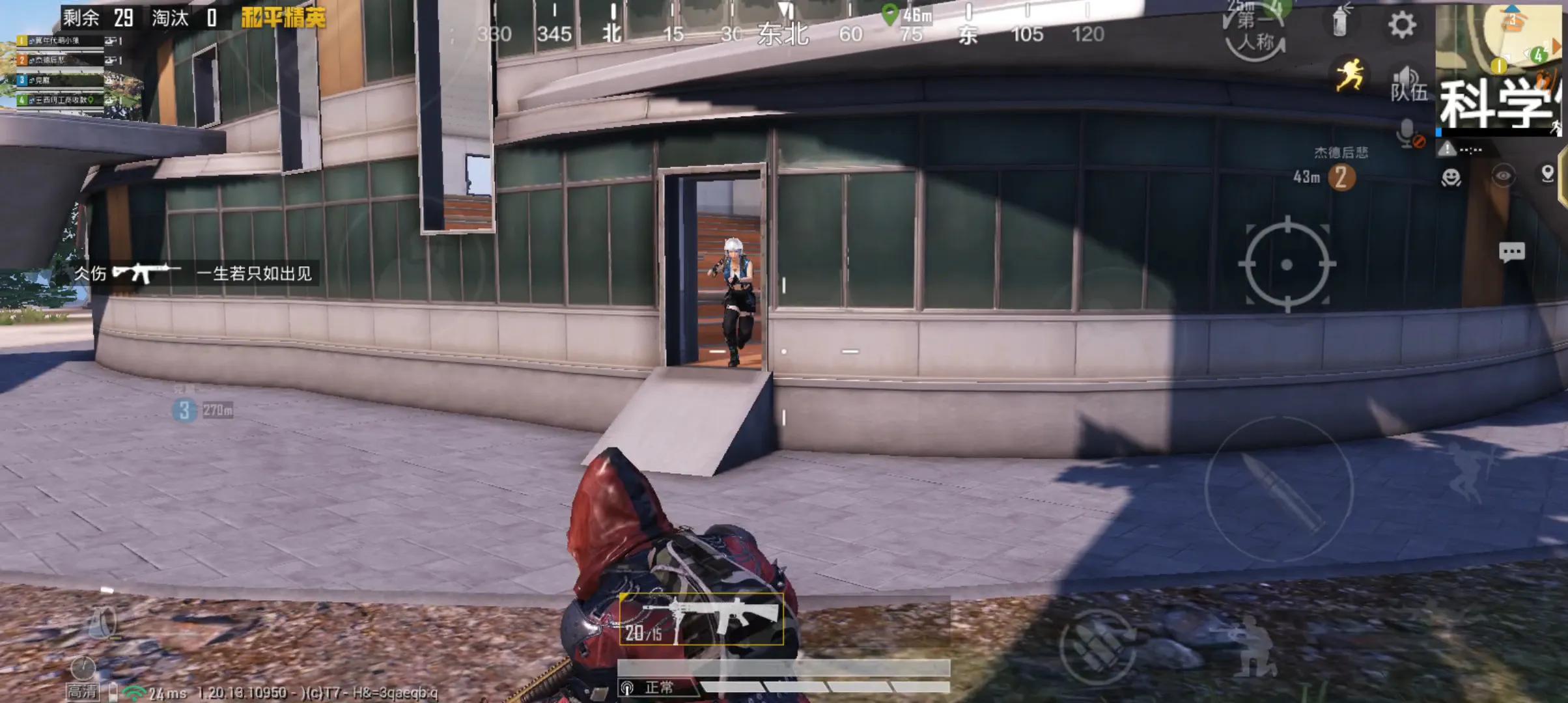Image resolution: width=1568 pixels, height=703 pixels.
Task: Open the backpack inventory icon
Action: click(x=102, y=623)
